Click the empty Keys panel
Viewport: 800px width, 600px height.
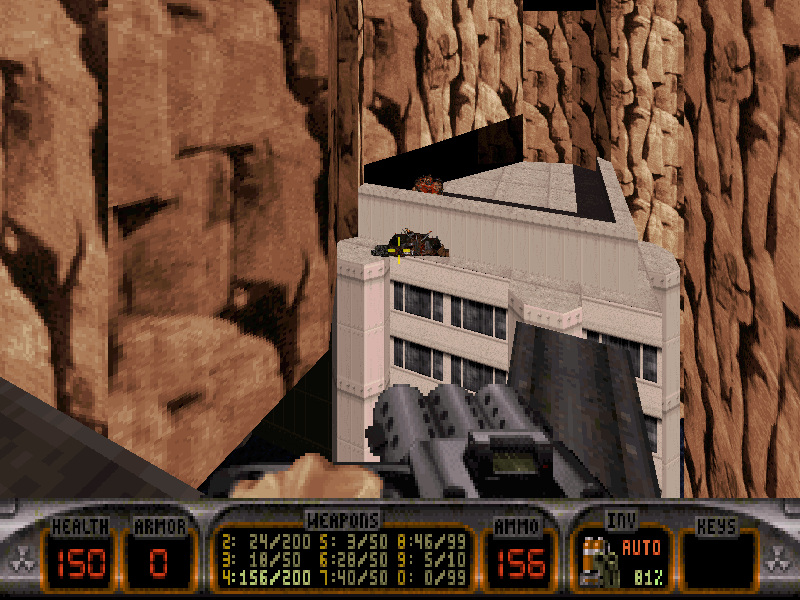click(718, 560)
